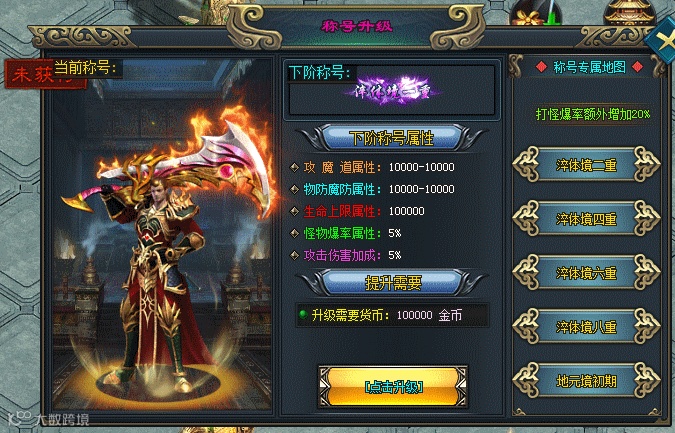
Task: Click the 点击升级 upgrade button
Action: pos(393,386)
